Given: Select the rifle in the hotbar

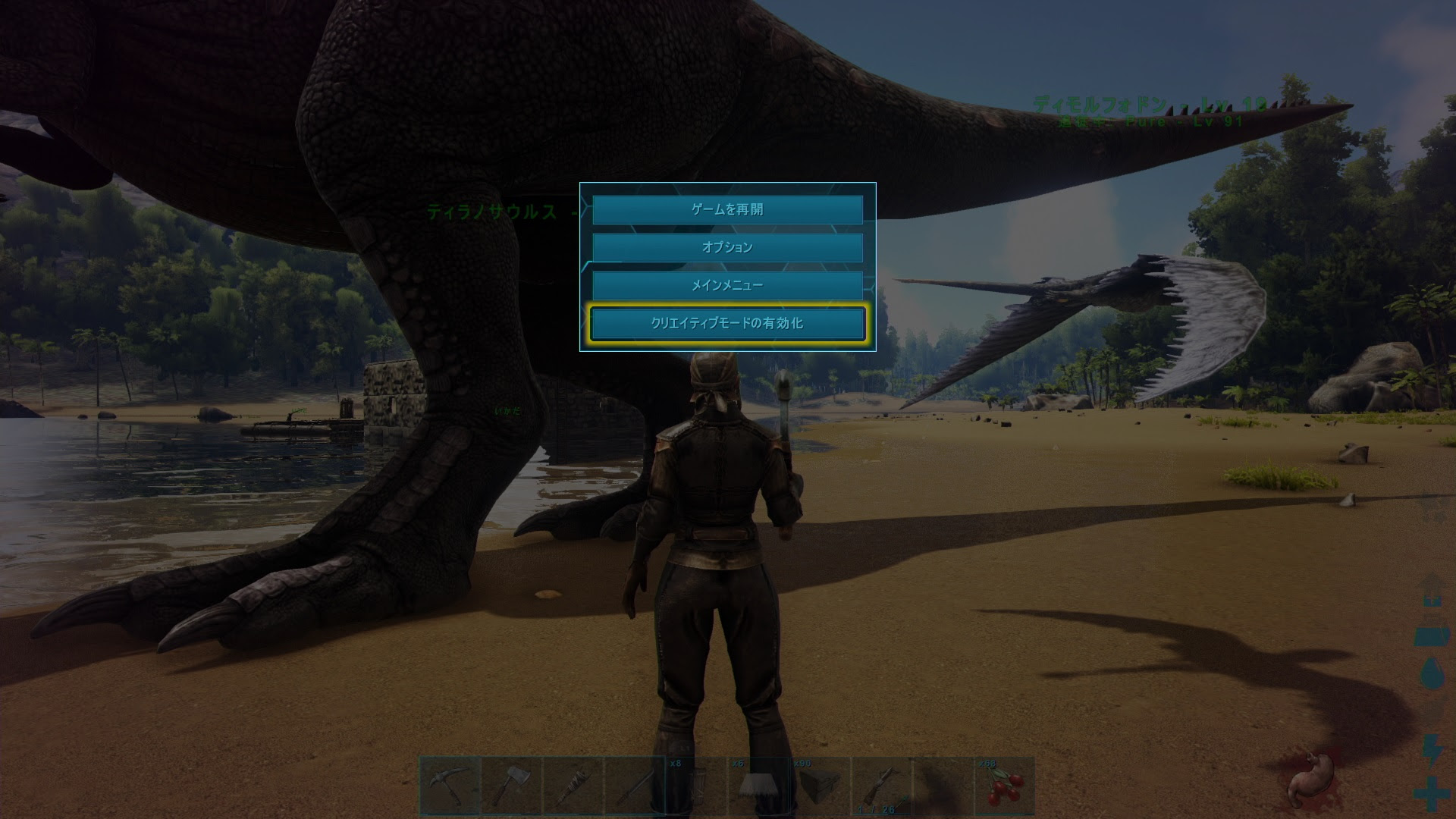Looking at the screenshot, I should [x=882, y=785].
